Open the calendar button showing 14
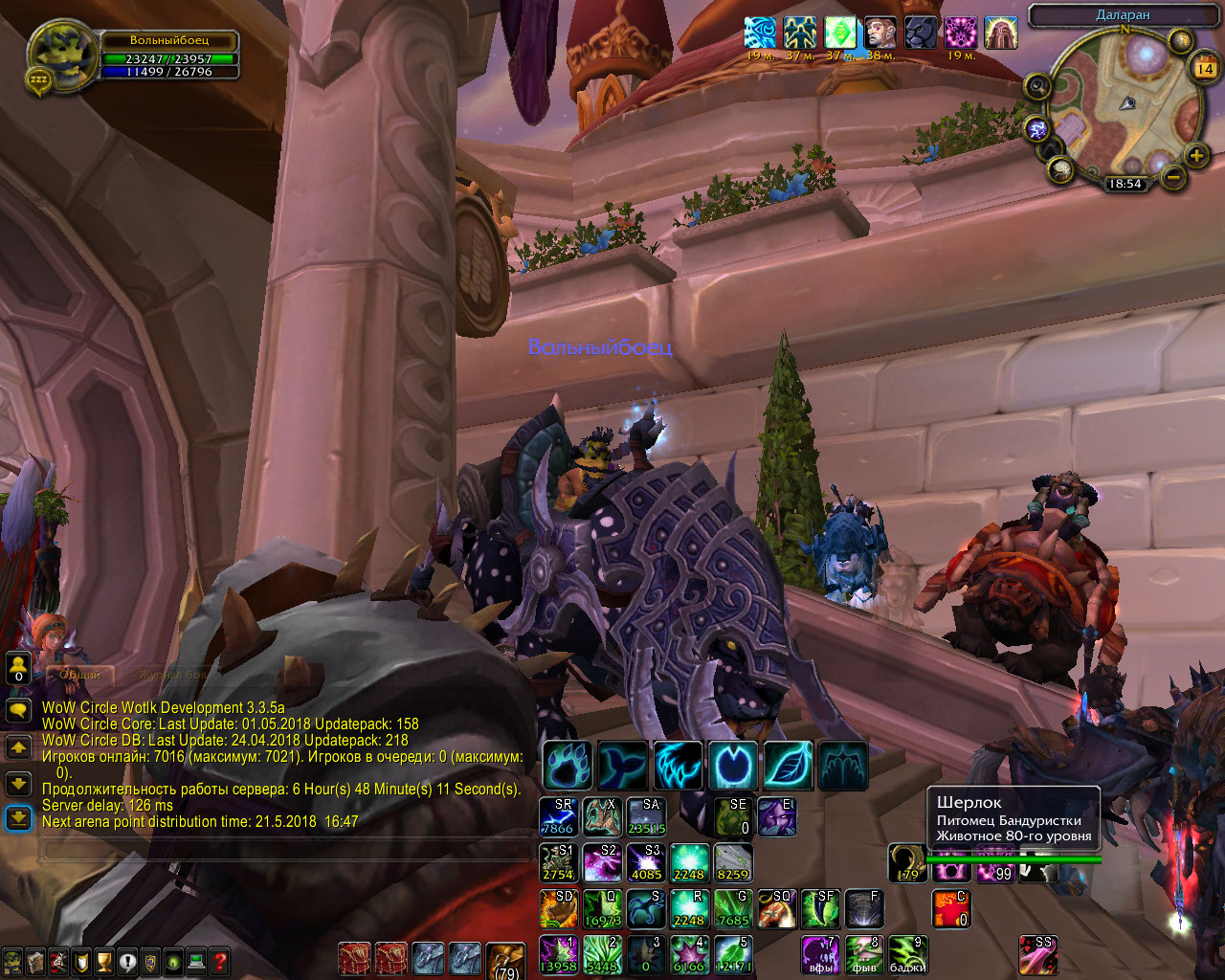Image resolution: width=1225 pixels, height=980 pixels. (x=1204, y=68)
